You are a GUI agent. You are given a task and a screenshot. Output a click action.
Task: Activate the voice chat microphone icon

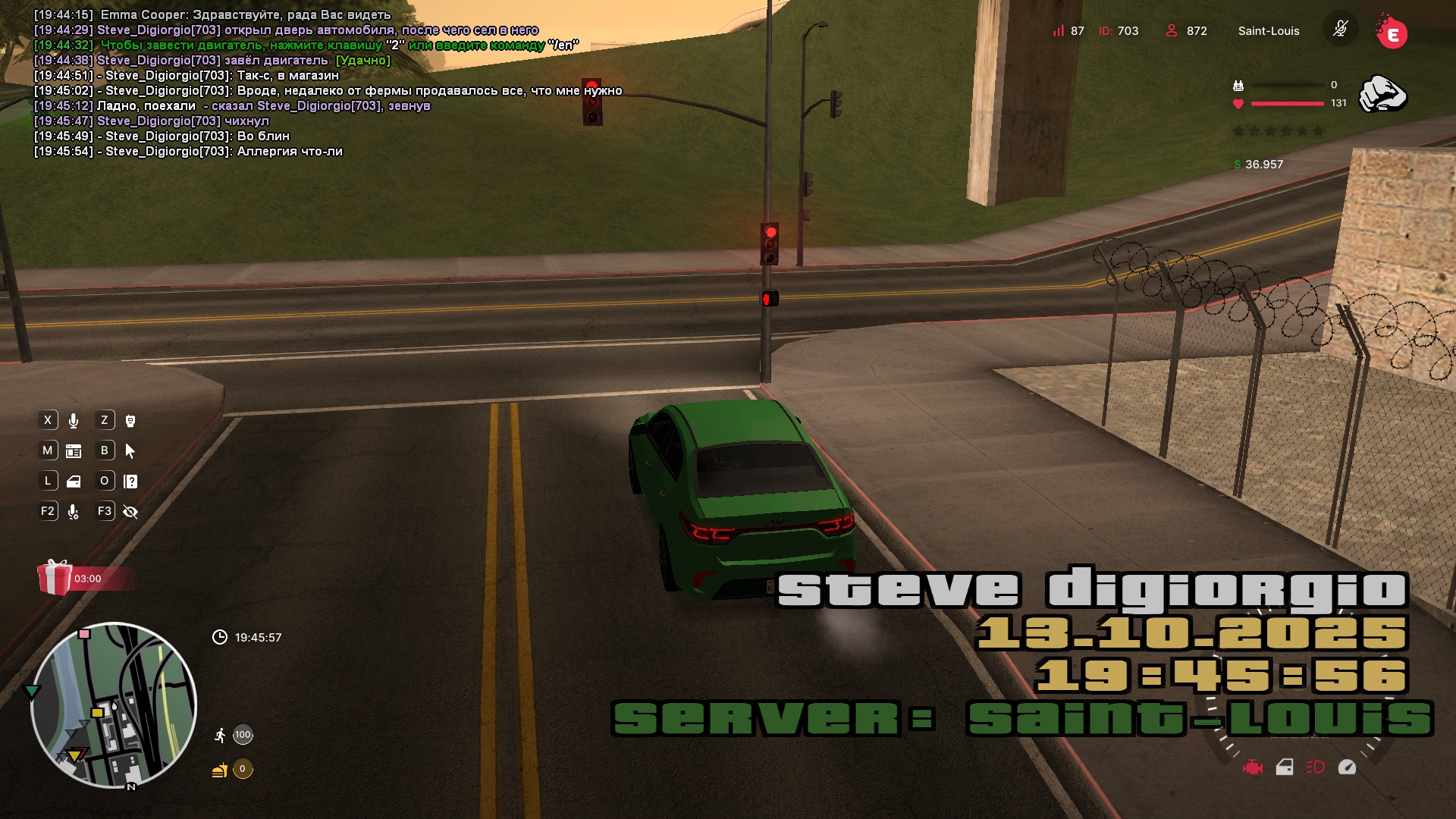74,421
